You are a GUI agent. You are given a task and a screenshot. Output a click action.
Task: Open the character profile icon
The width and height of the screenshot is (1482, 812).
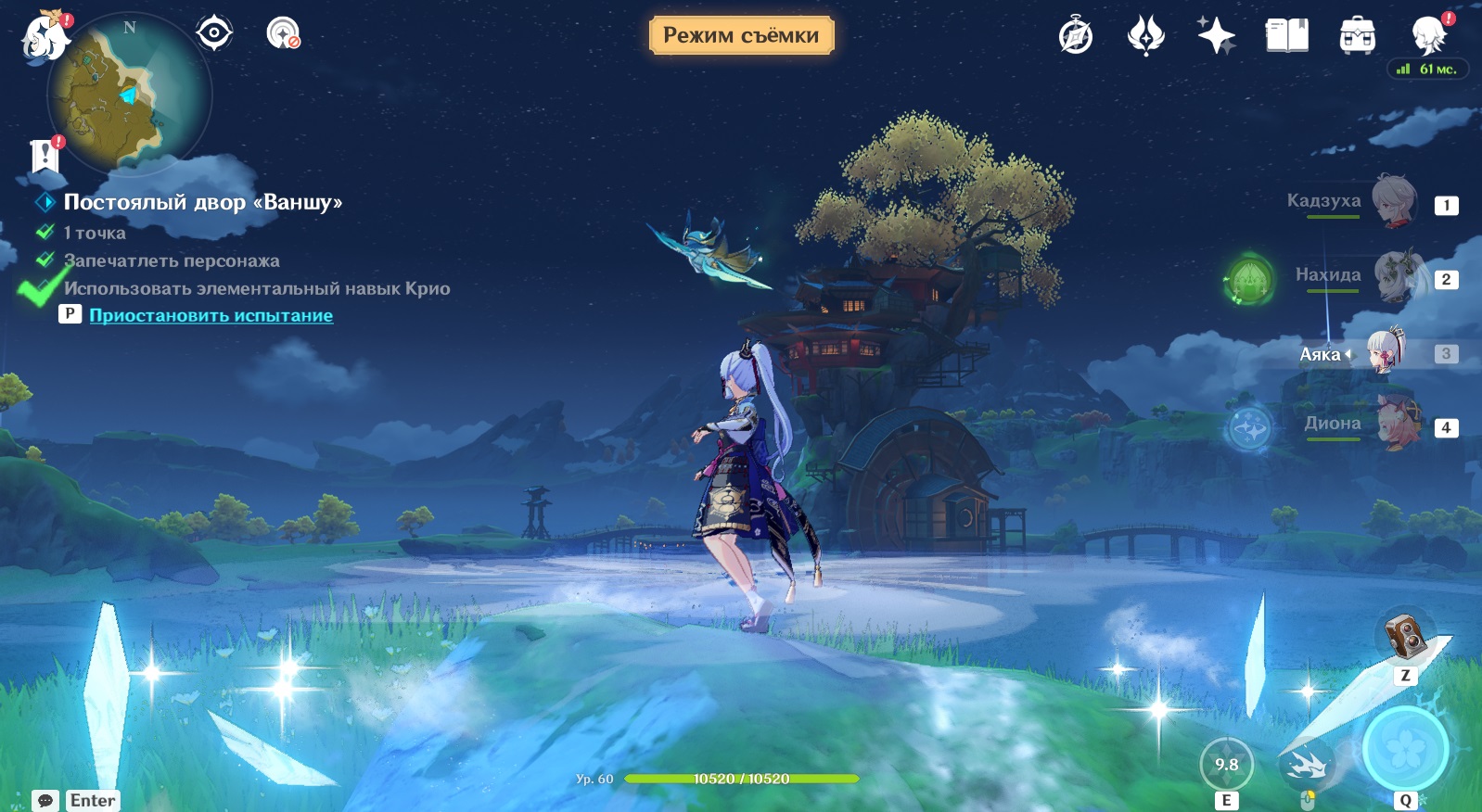pos(1428,35)
